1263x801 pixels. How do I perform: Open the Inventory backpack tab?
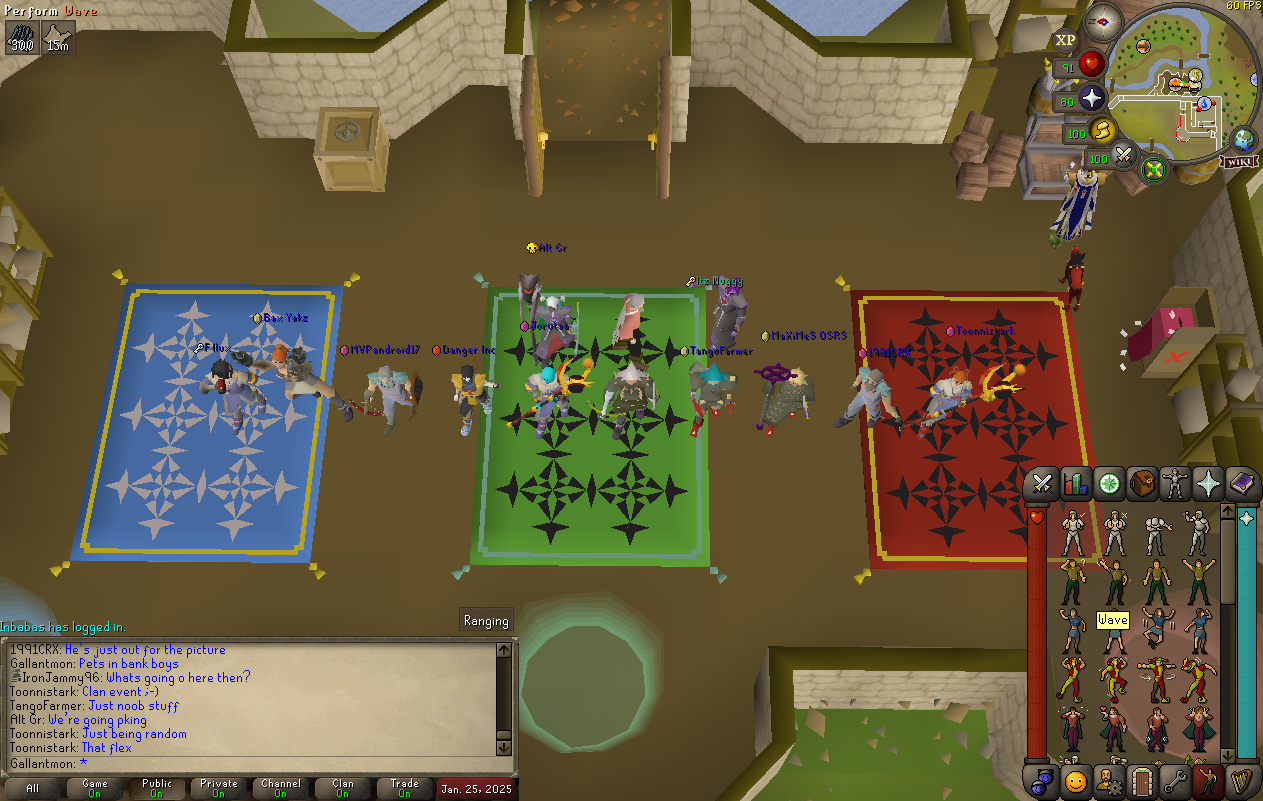(1142, 484)
